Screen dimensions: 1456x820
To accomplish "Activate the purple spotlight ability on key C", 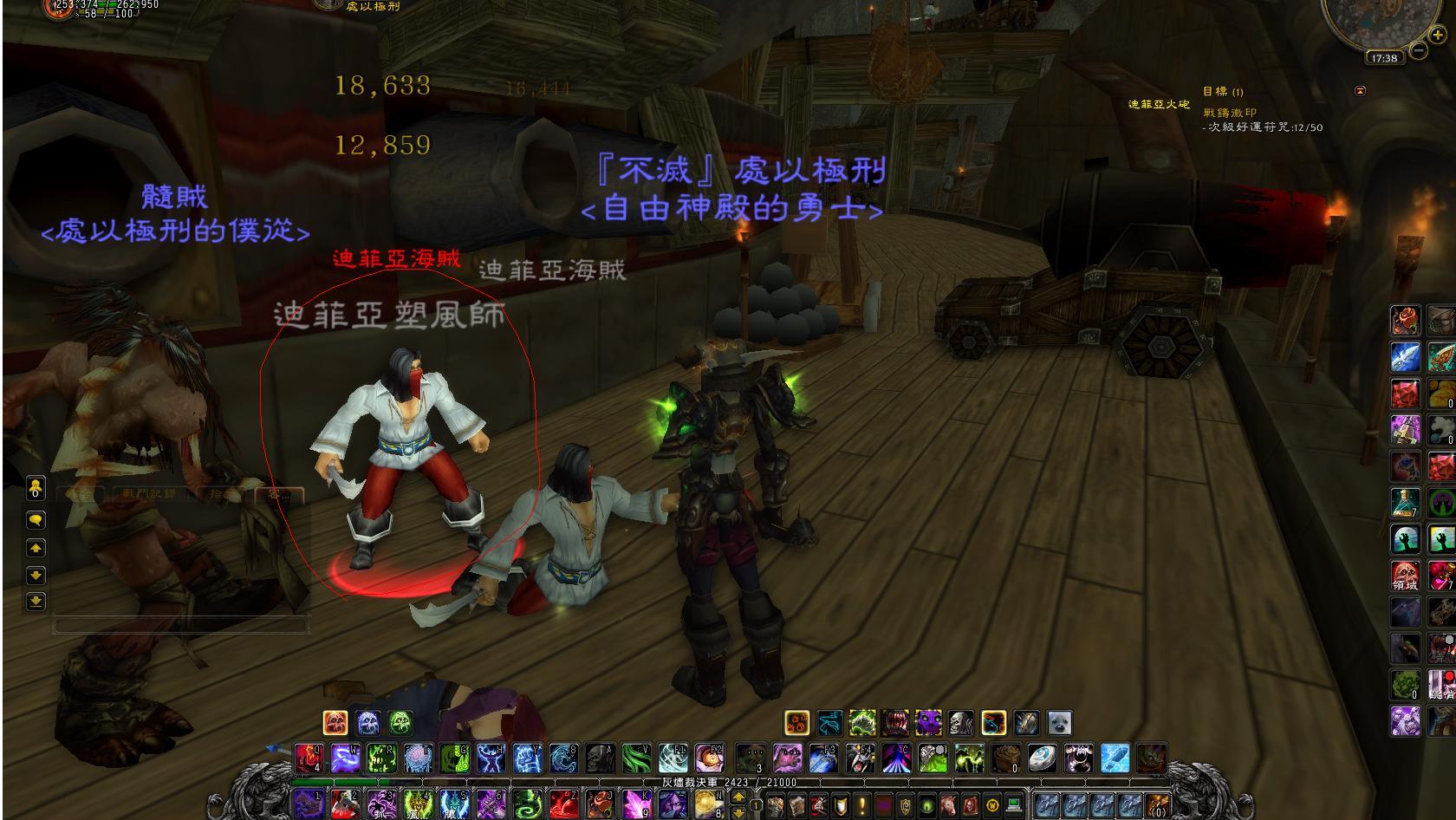I will tap(896, 758).
